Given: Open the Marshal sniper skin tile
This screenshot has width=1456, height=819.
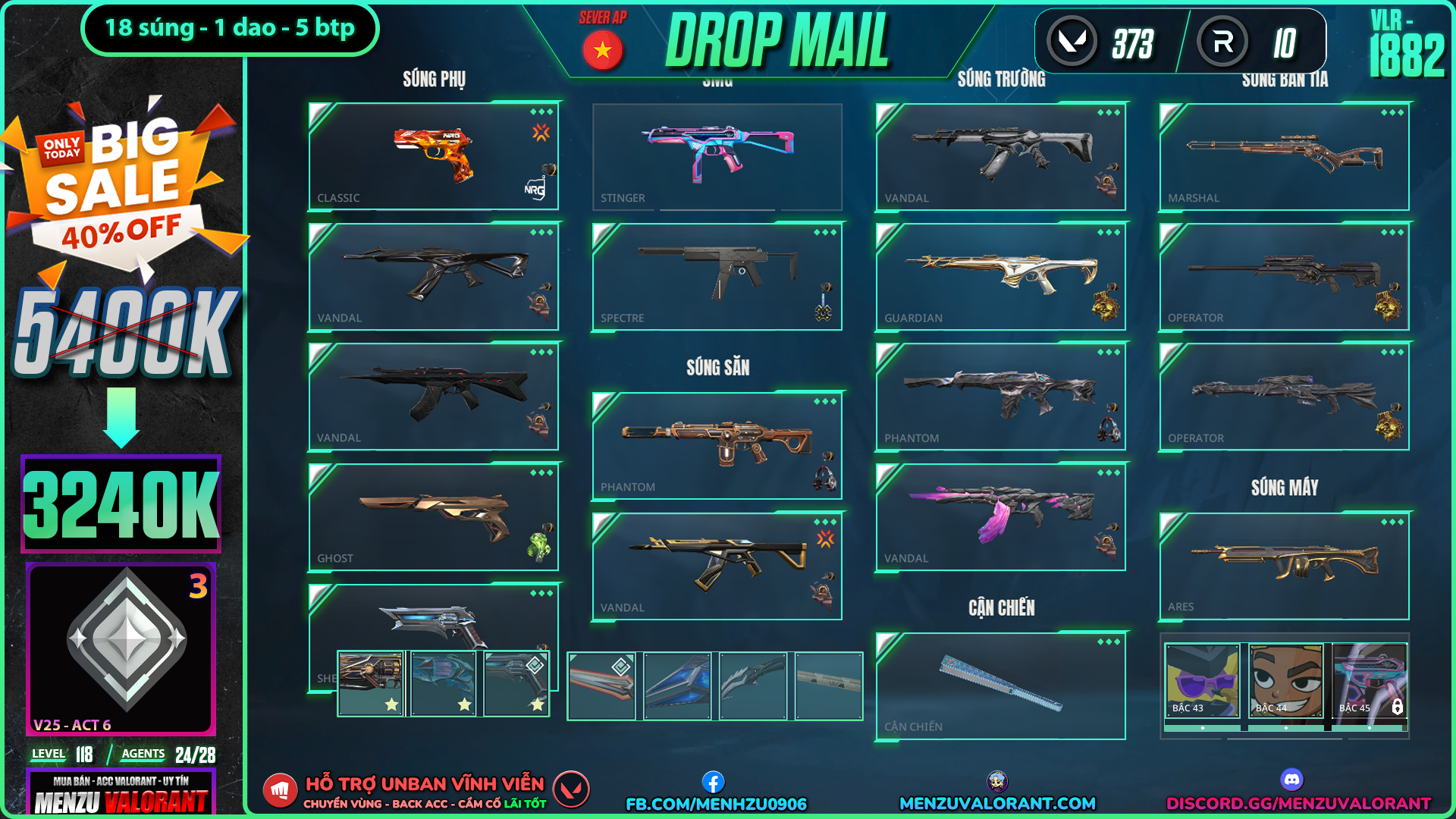Looking at the screenshot, I should click(x=1284, y=156).
